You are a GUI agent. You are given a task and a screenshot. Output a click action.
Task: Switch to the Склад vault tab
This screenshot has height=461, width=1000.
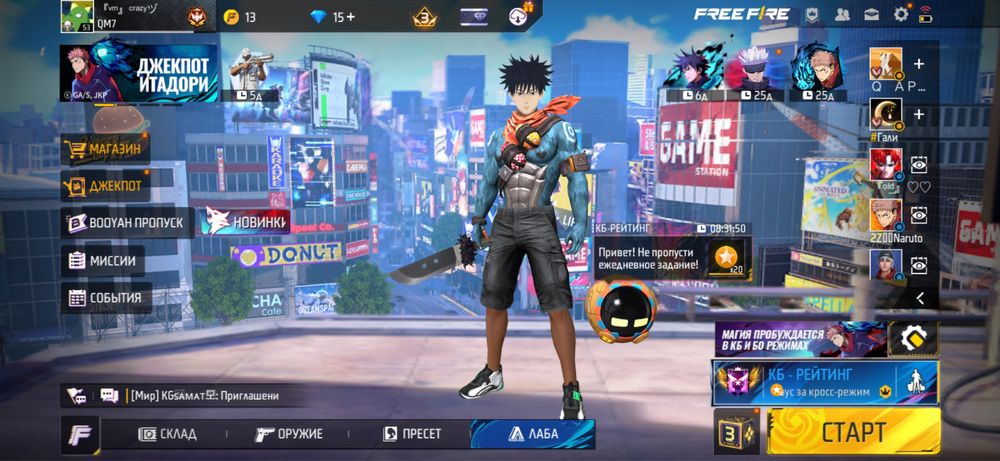[x=168, y=434]
